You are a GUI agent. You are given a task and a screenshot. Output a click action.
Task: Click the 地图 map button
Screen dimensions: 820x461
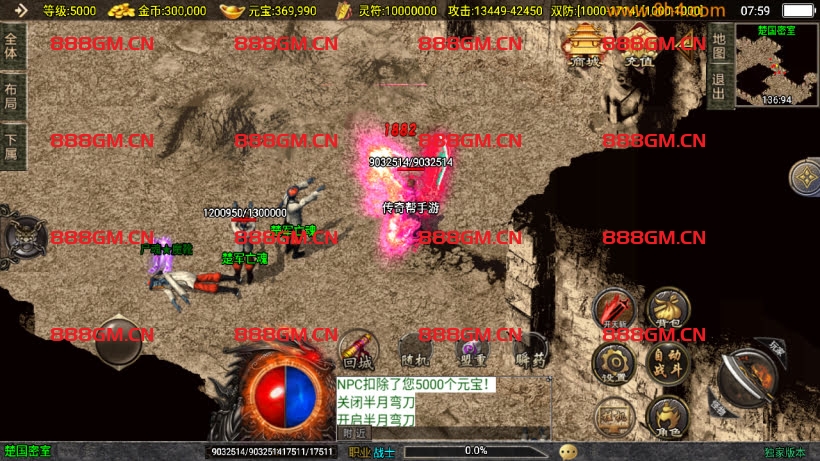[718, 47]
